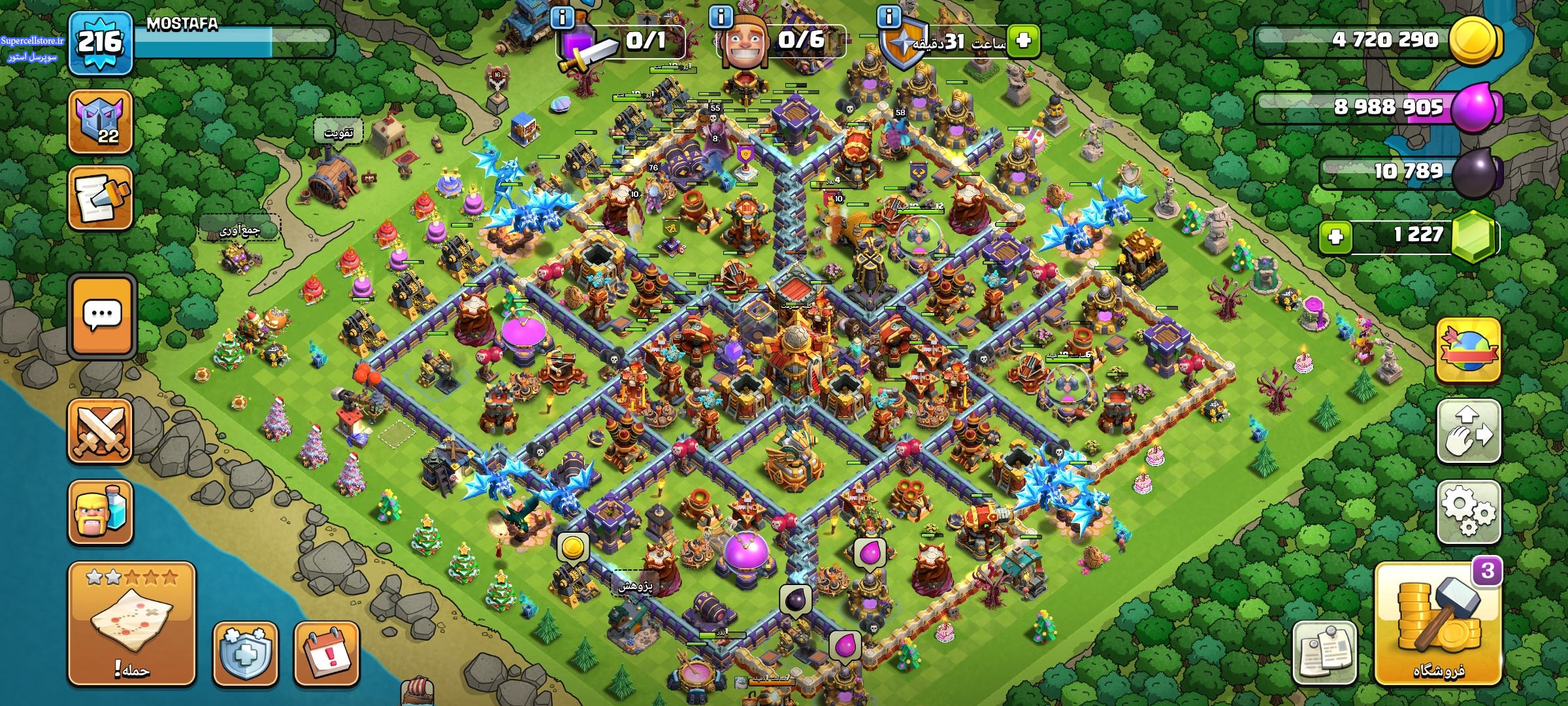Open the layout editor hand button

tap(1468, 431)
